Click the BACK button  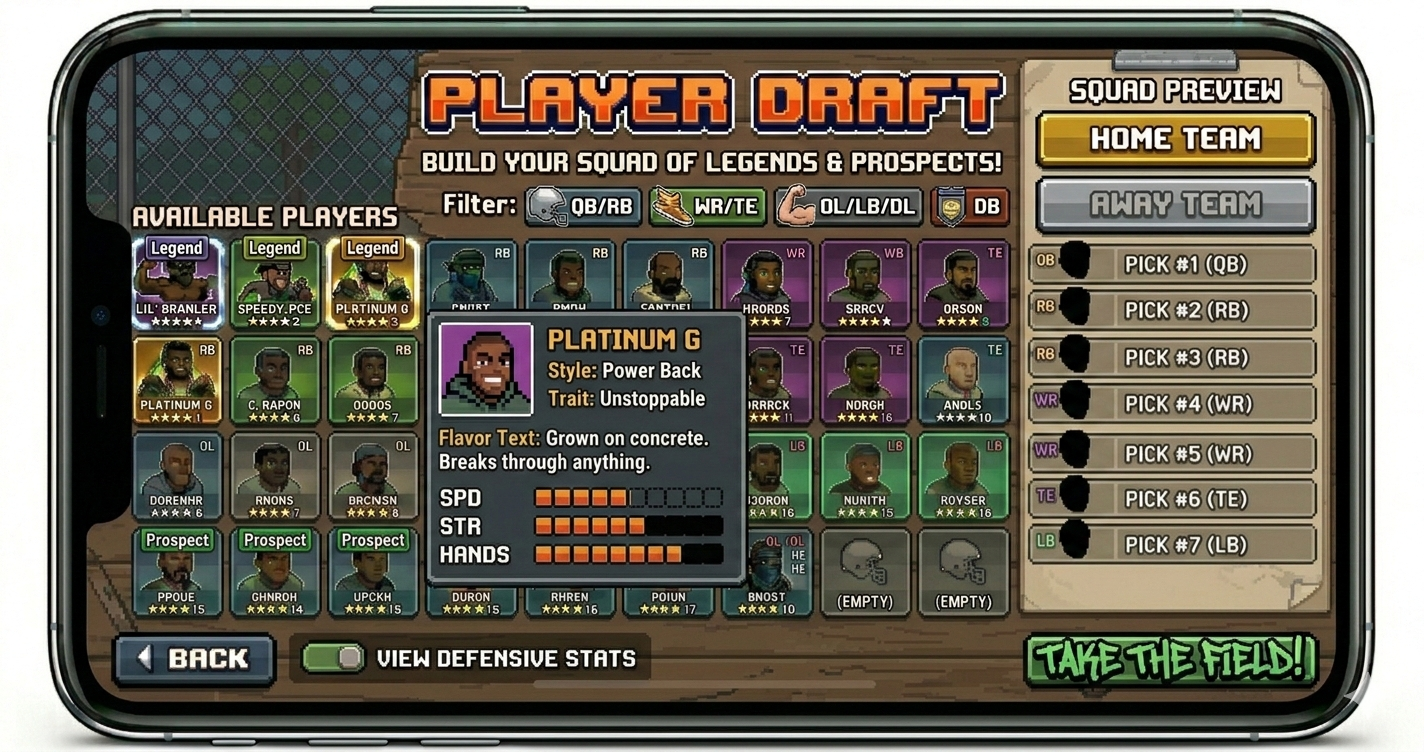(x=194, y=658)
